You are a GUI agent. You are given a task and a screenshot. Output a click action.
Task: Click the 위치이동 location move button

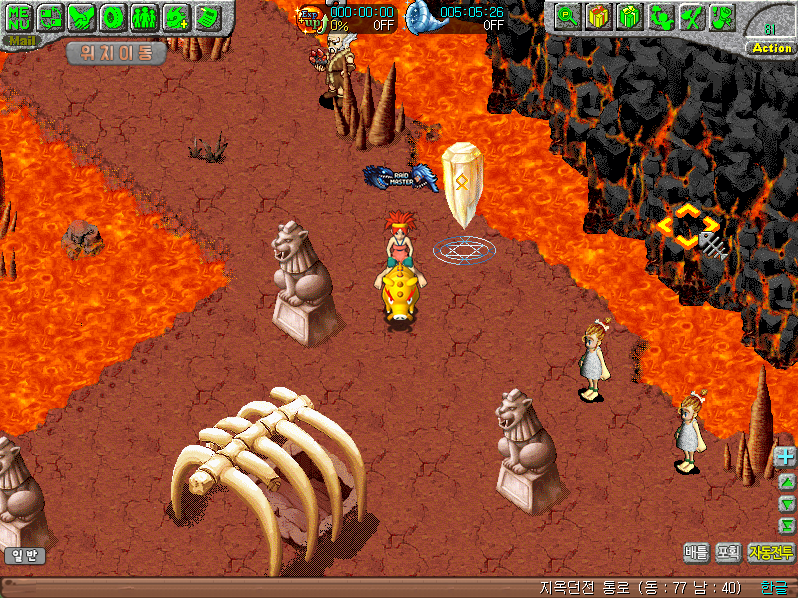point(116,53)
